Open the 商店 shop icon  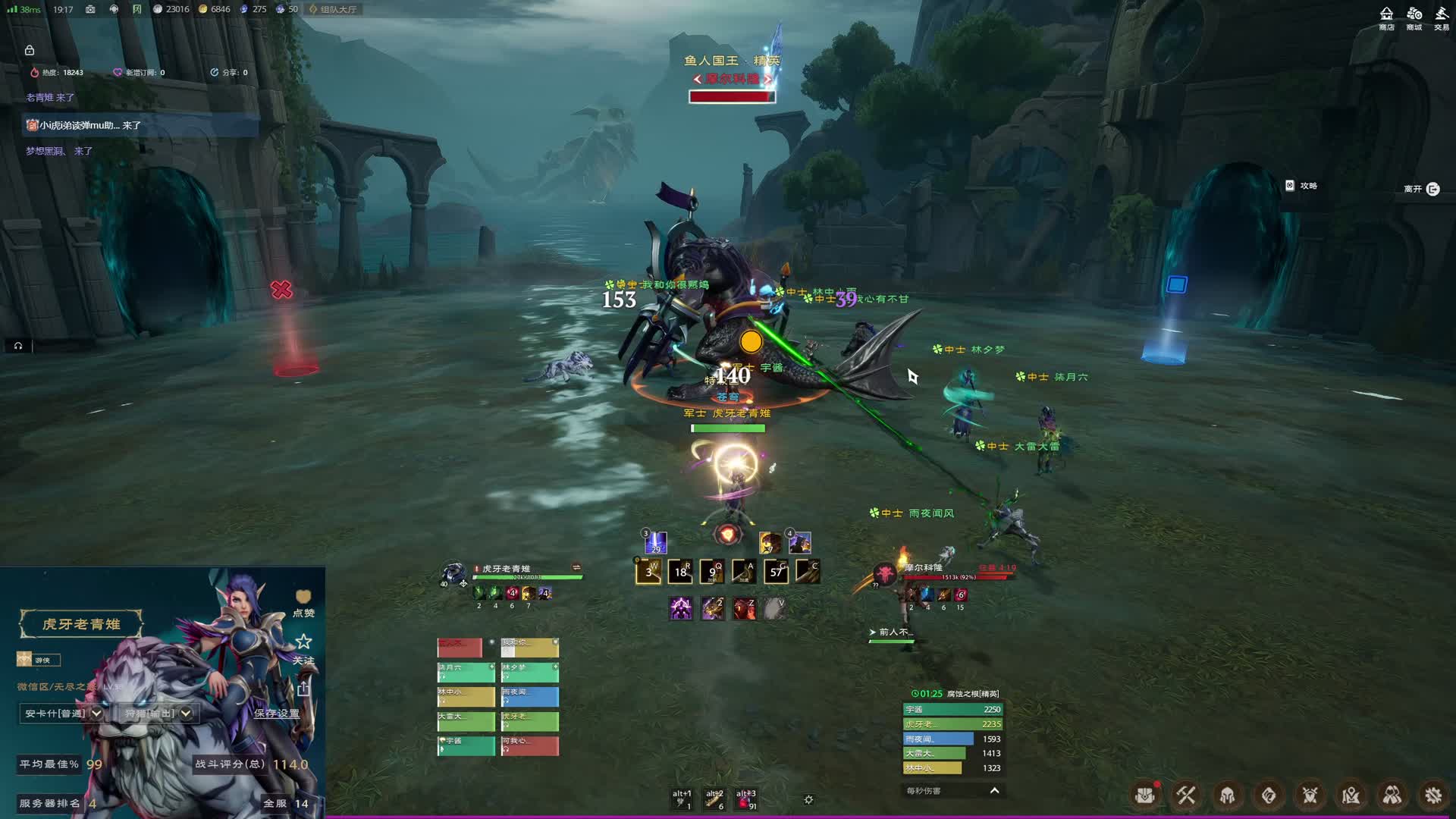point(1386,17)
